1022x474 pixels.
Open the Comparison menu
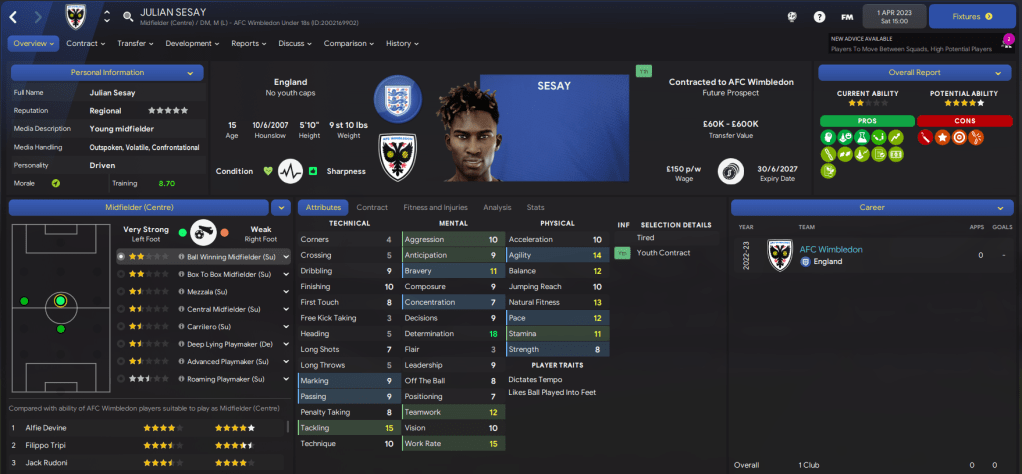coord(349,43)
